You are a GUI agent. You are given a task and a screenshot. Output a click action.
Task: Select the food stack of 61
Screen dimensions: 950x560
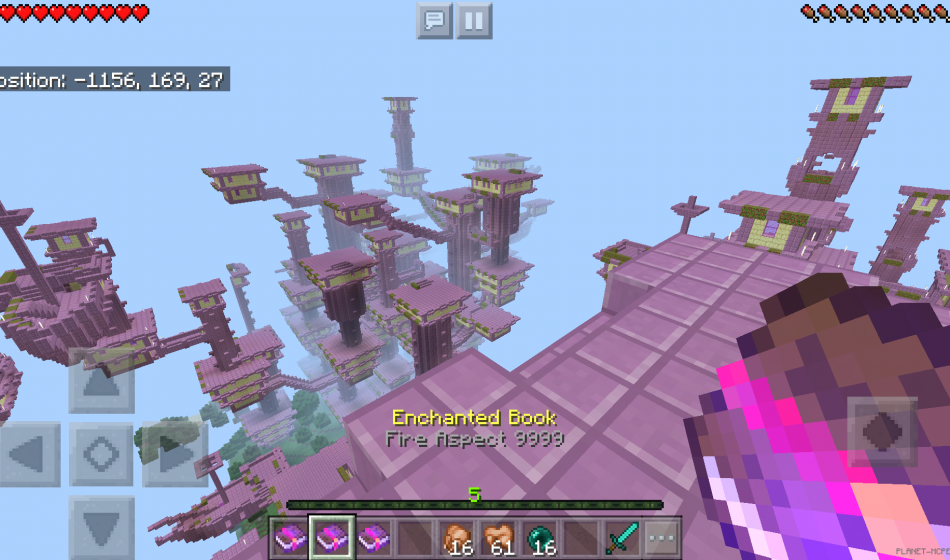tap(498, 537)
